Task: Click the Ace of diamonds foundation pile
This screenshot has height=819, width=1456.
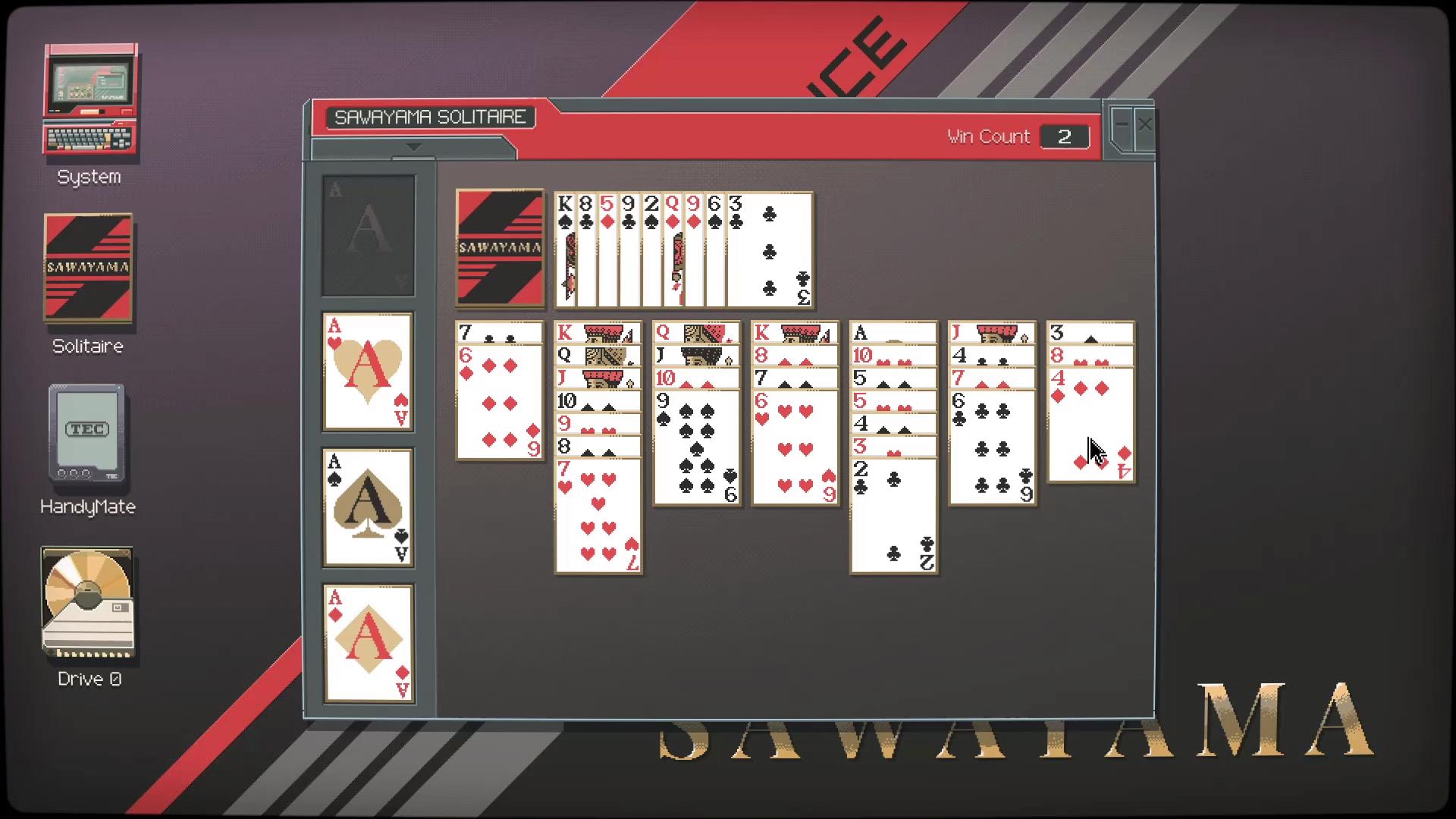Action: [368, 643]
